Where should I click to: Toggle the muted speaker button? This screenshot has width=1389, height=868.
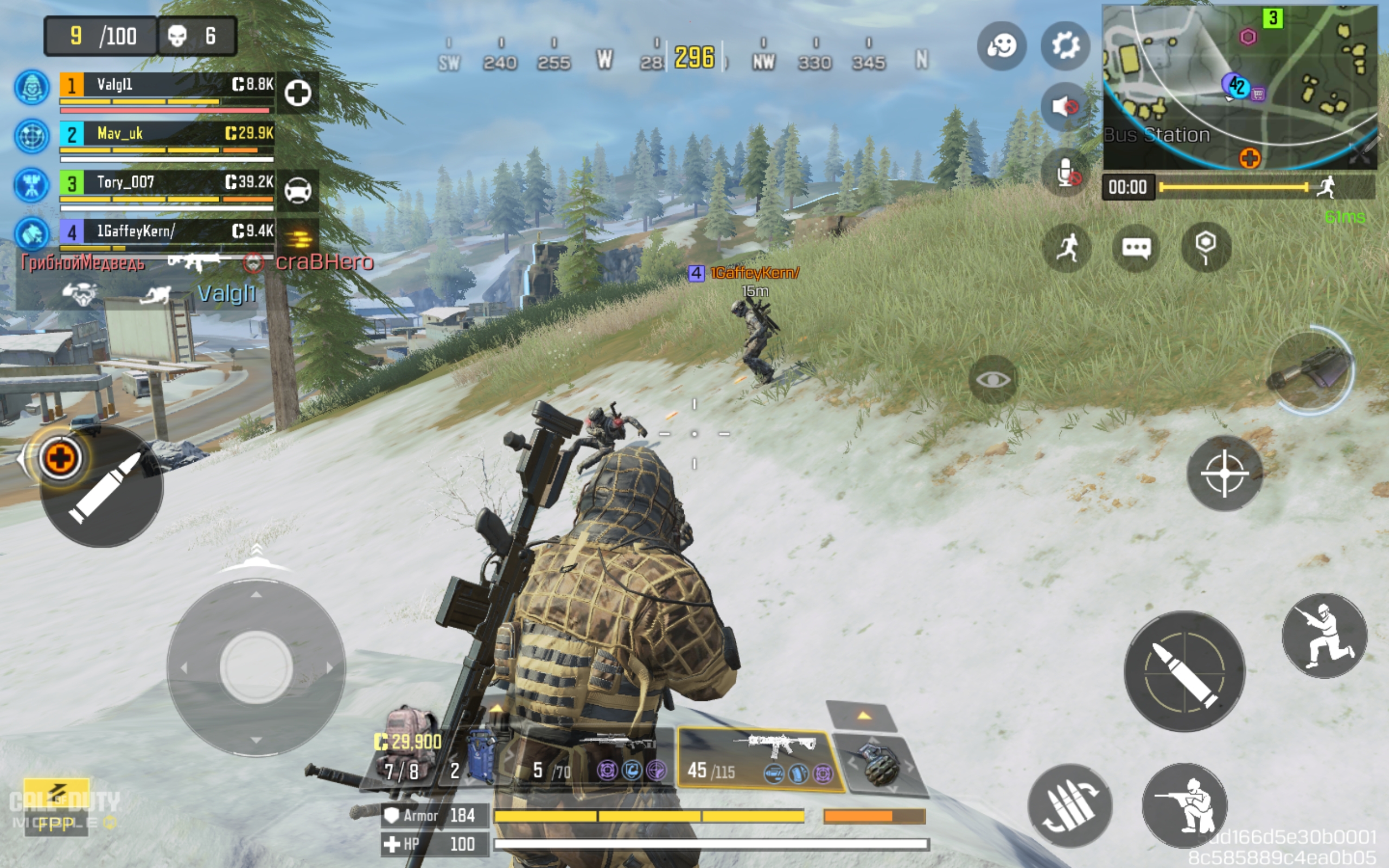click(x=1065, y=107)
